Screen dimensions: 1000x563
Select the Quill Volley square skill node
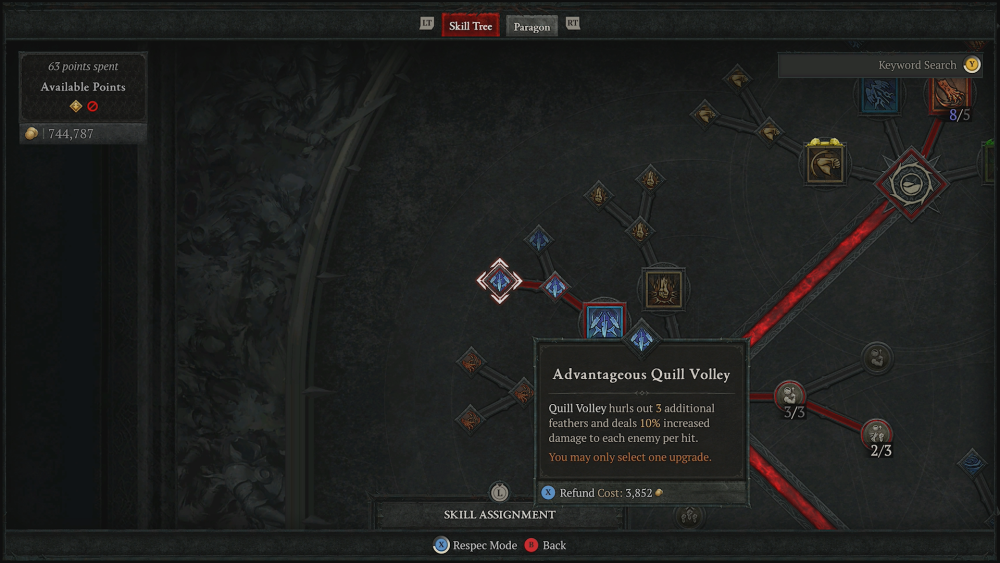pyautogui.click(x=604, y=322)
